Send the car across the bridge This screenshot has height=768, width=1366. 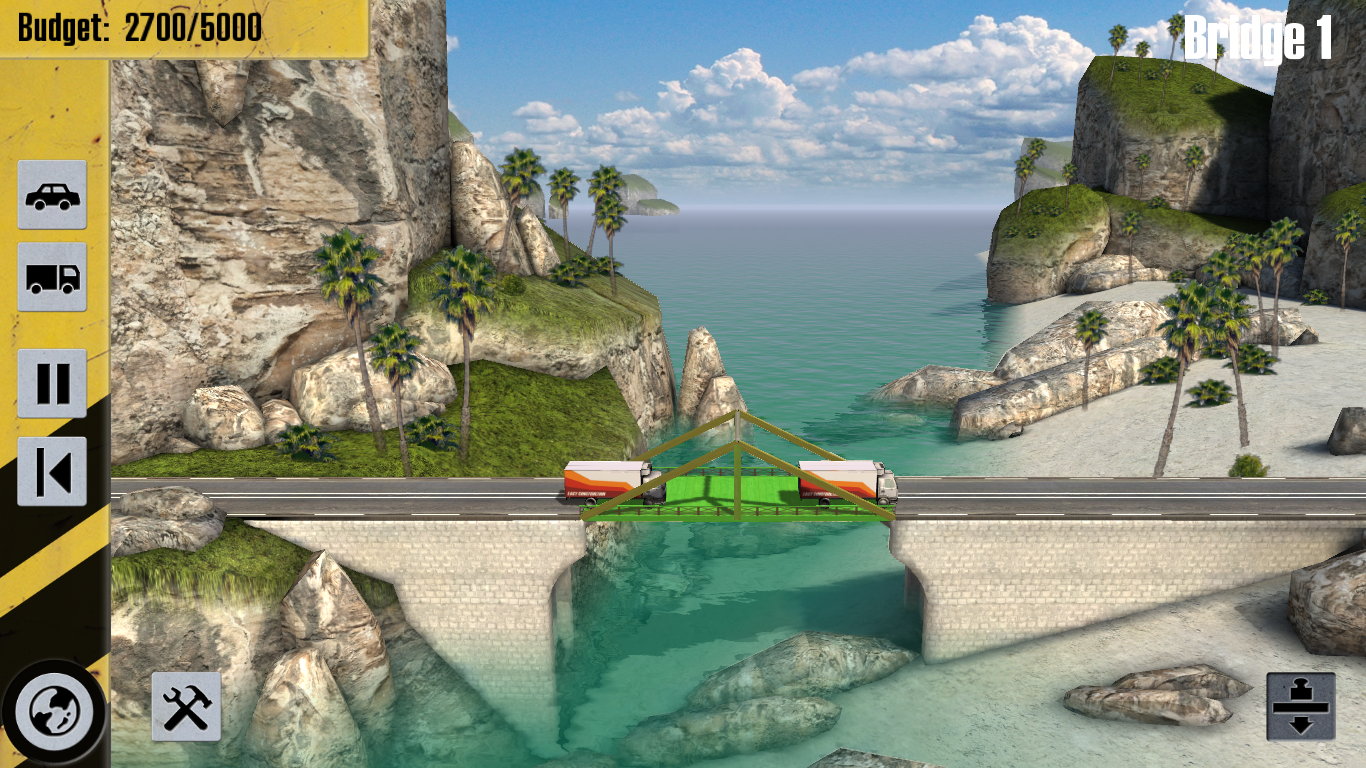coord(52,195)
